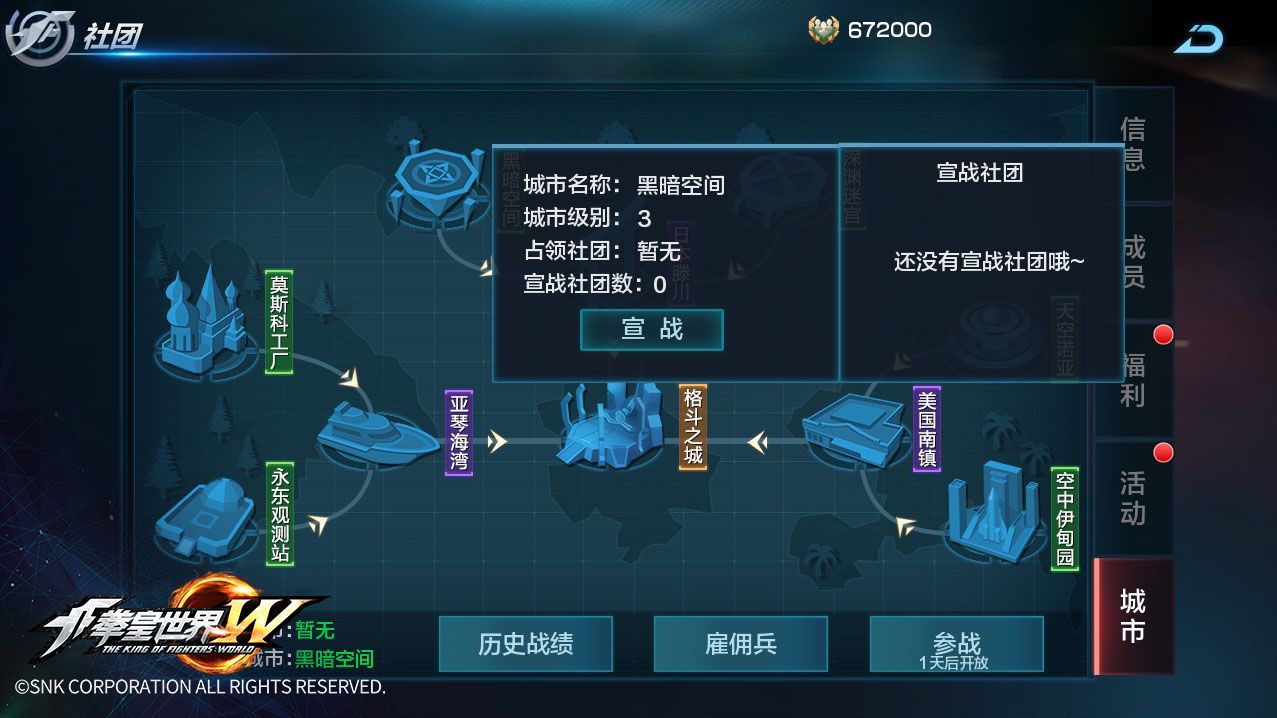1277x718 pixels.
Task: Declare war with the 宣战 button
Action: point(651,330)
